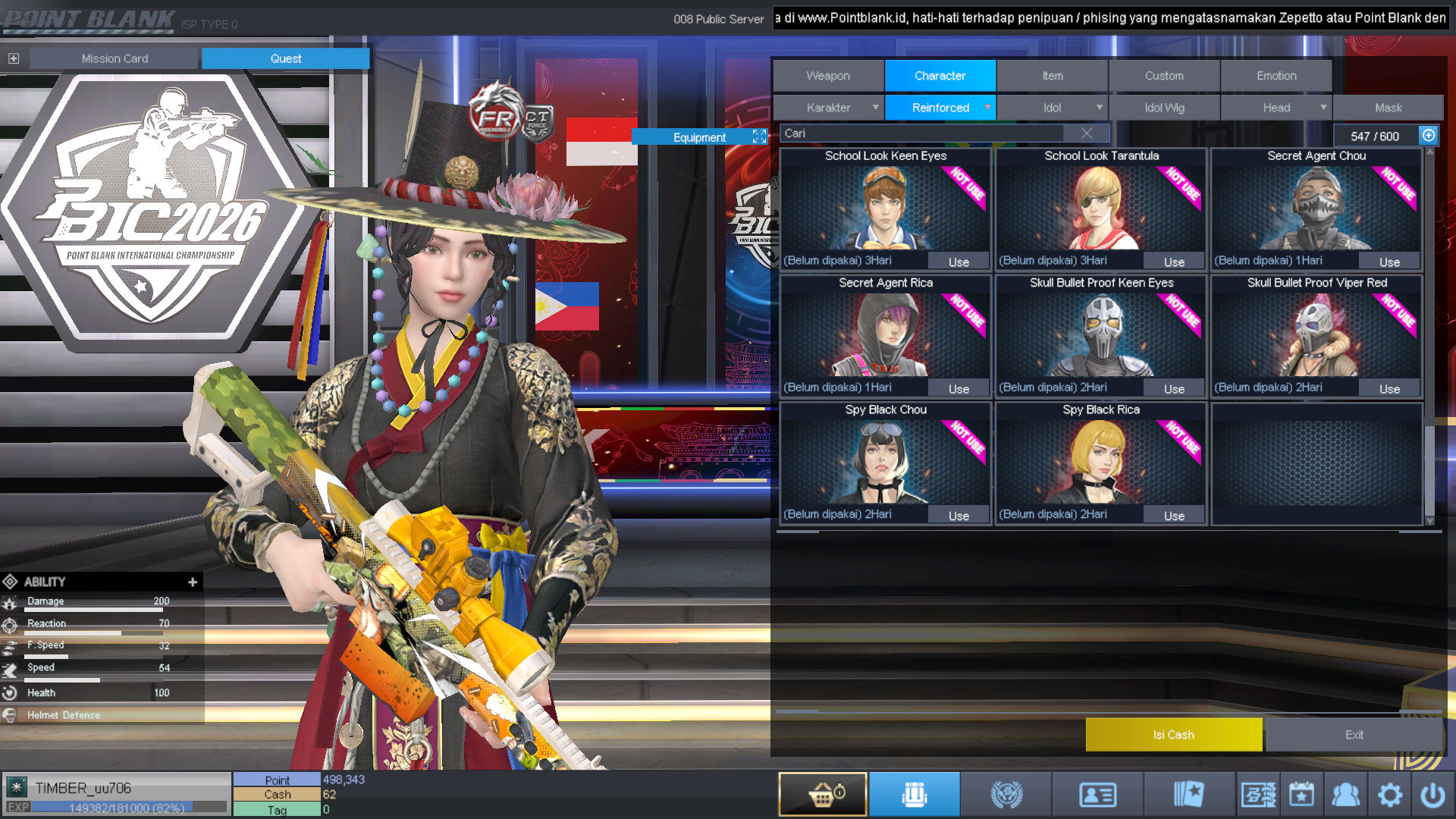This screenshot has width=1456, height=819.
Task: Clear the search box with X
Action: pyautogui.click(x=1087, y=133)
